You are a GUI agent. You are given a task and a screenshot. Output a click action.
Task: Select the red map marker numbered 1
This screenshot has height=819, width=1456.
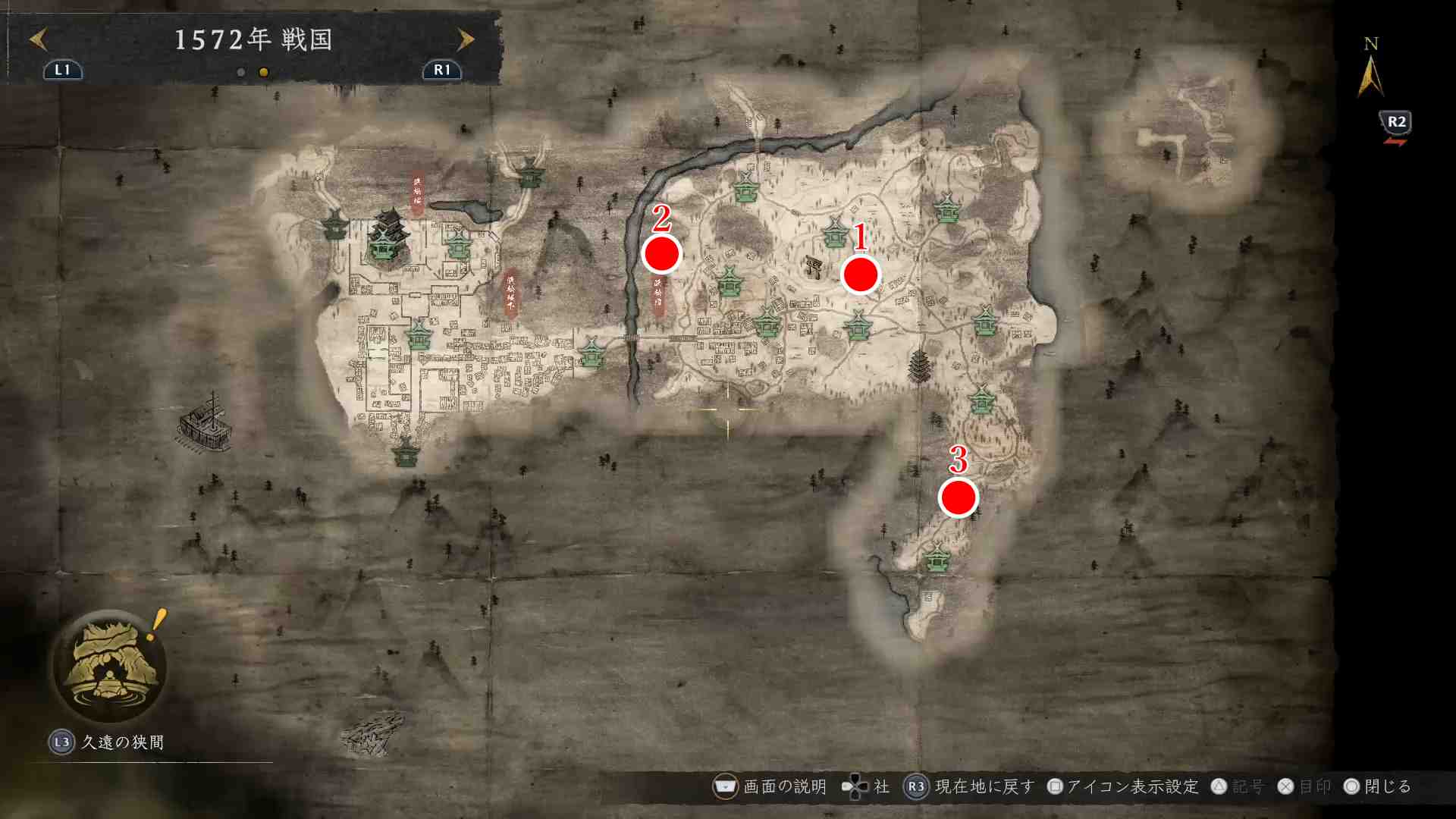point(860,275)
